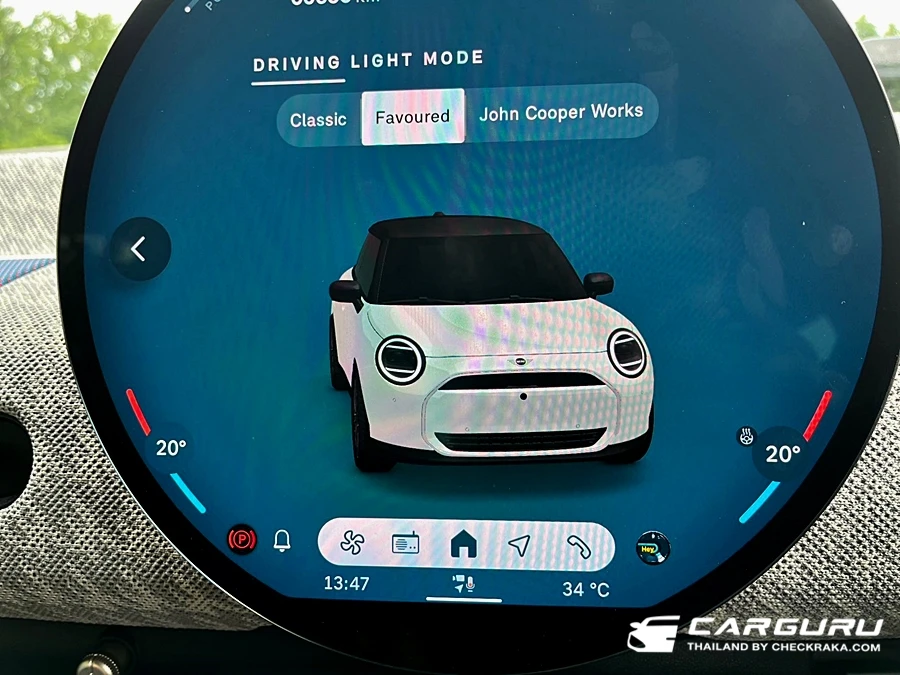This screenshot has width=900, height=675.
Task: Activate the Hey voice assistant icon
Action: [653, 547]
